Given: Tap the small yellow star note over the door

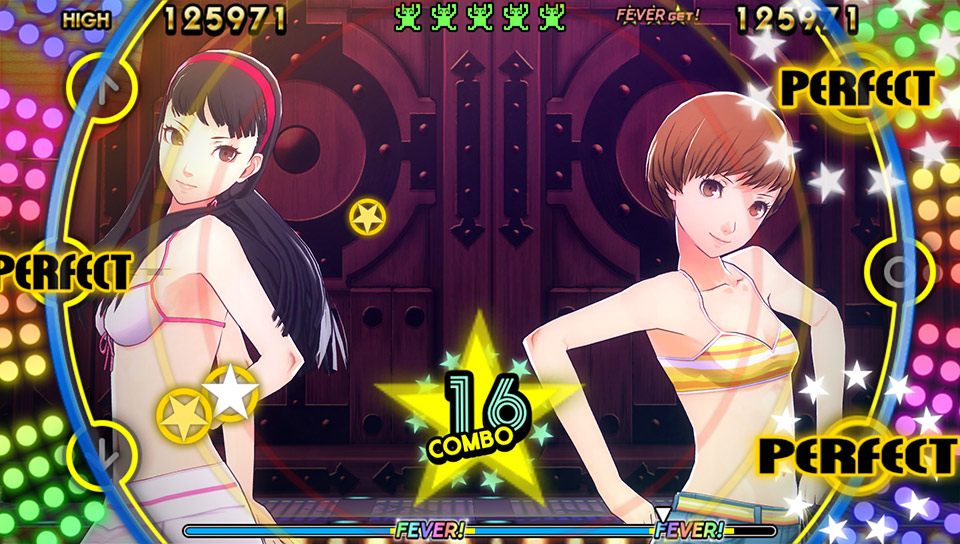Looking at the screenshot, I should (367, 217).
